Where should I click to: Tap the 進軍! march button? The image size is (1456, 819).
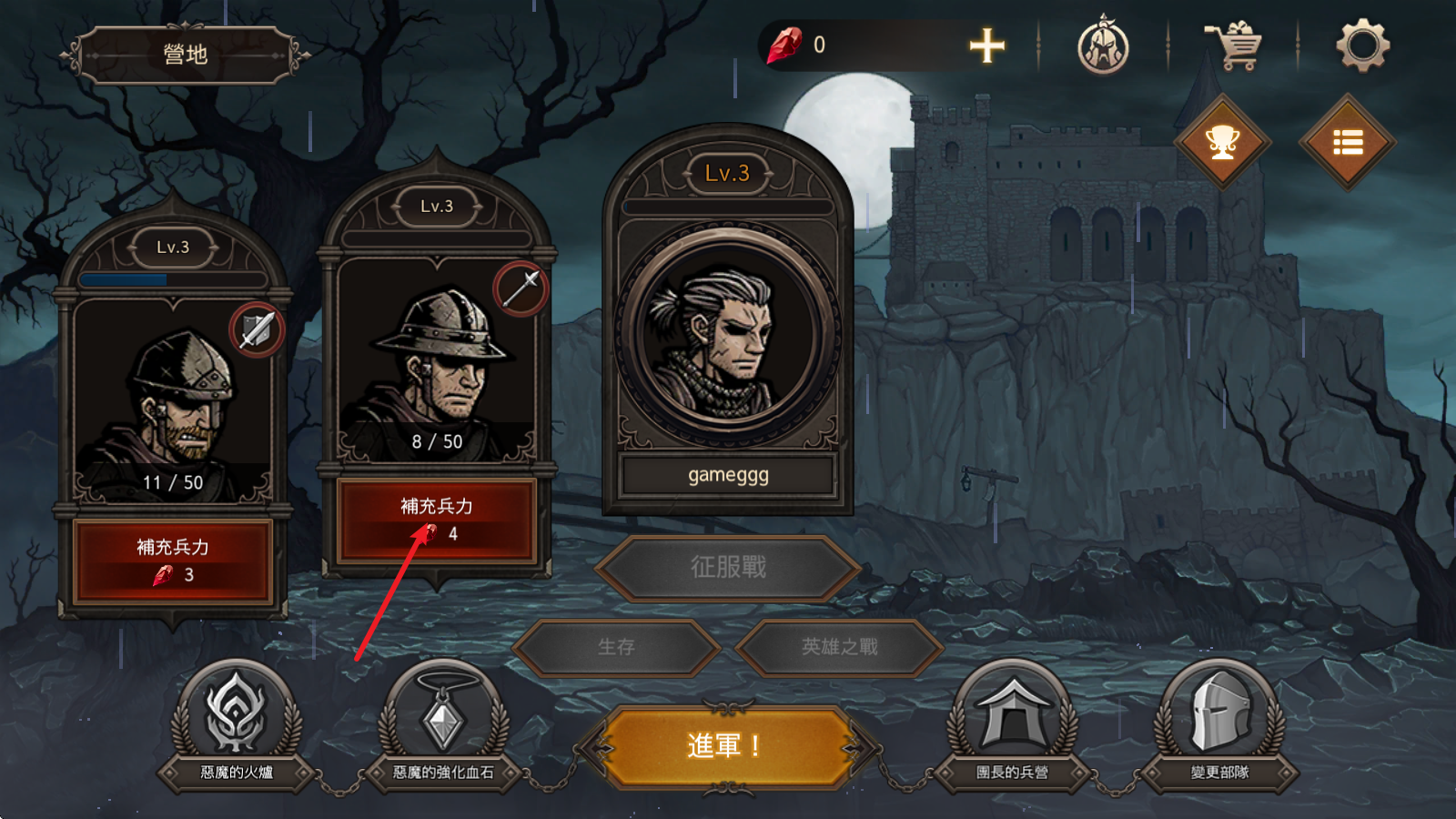[x=725, y=746]
